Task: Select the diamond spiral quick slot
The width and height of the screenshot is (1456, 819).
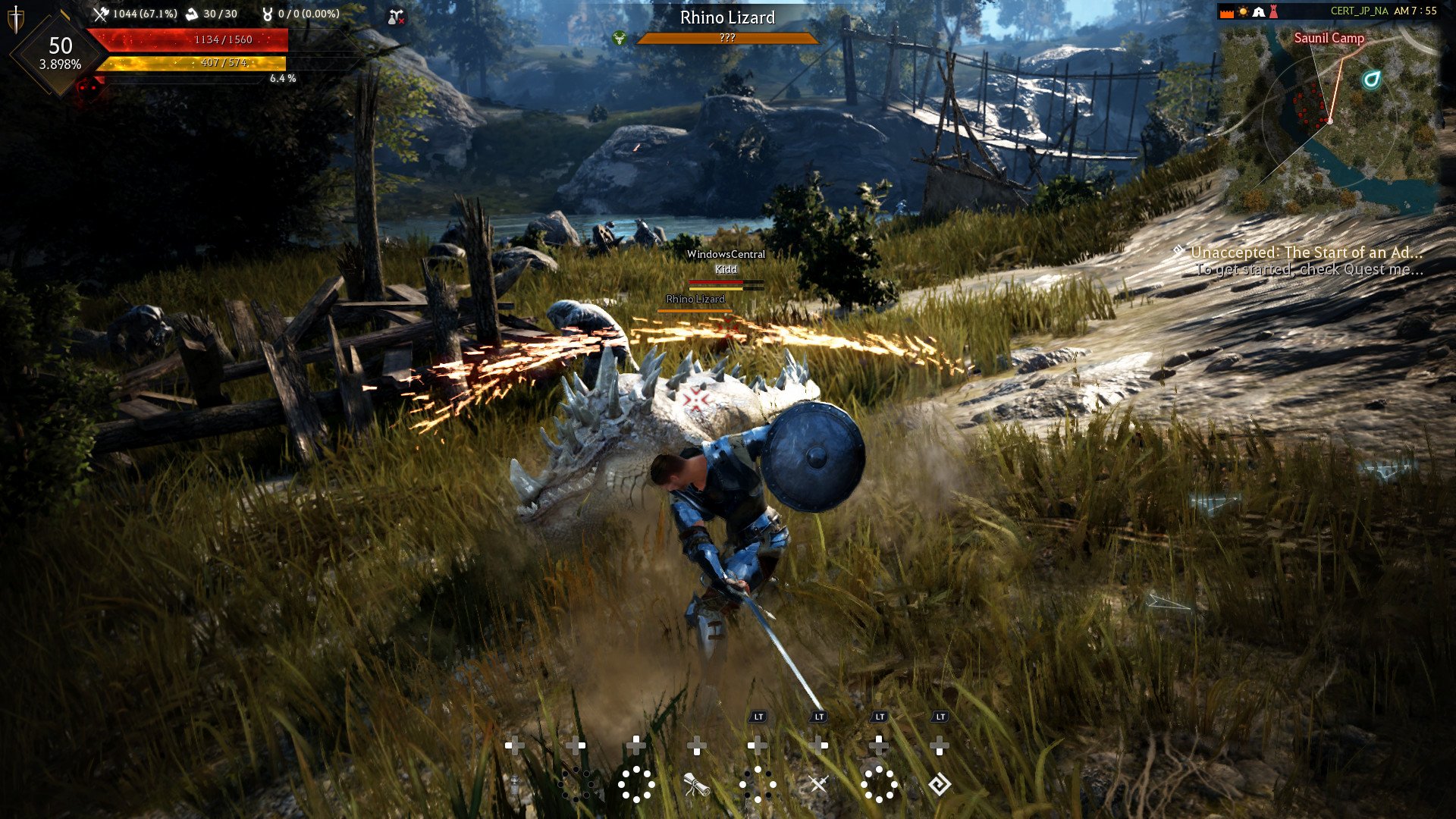Action: click(940, 784)
